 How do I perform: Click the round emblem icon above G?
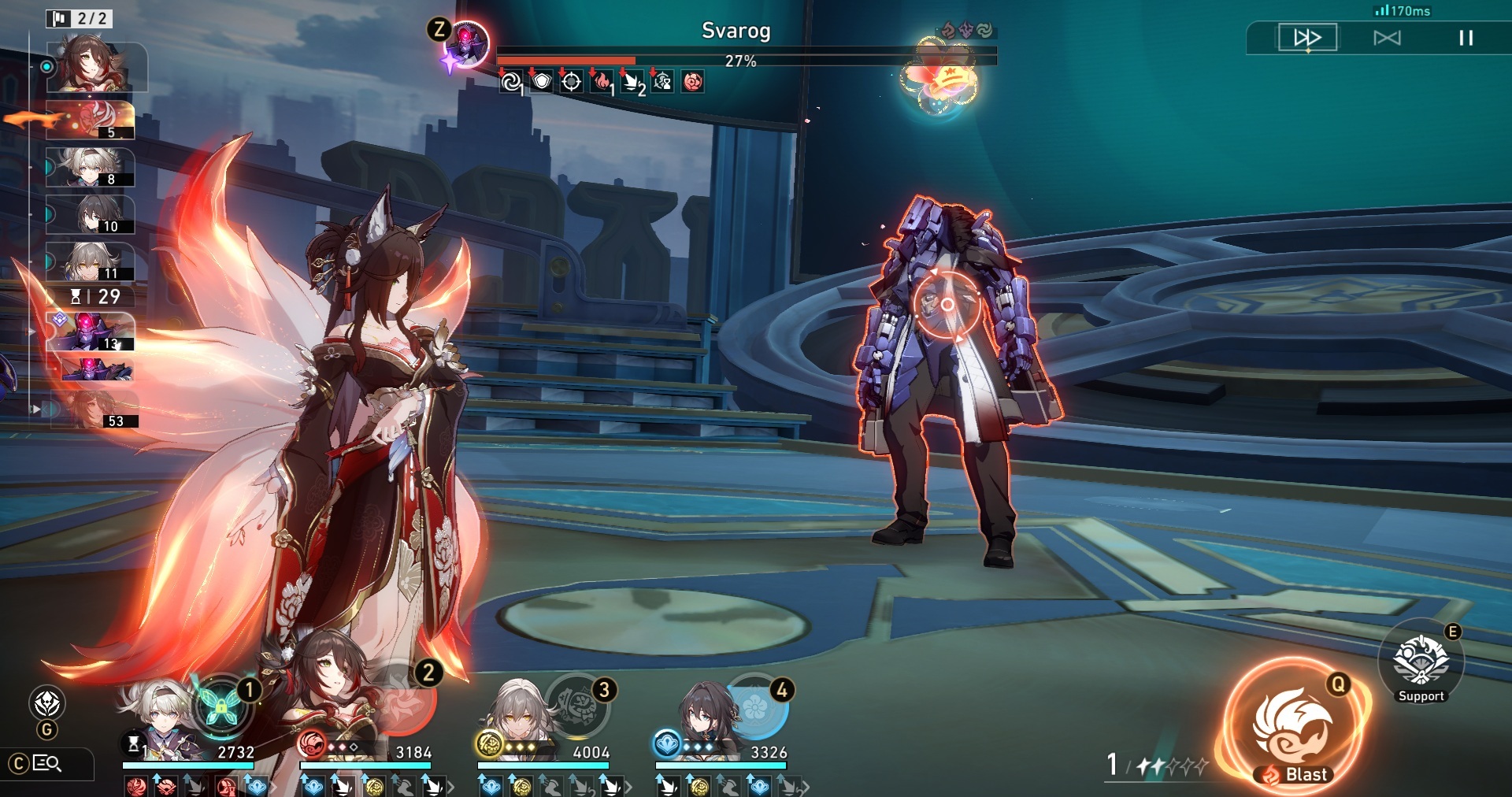(47, 702)
